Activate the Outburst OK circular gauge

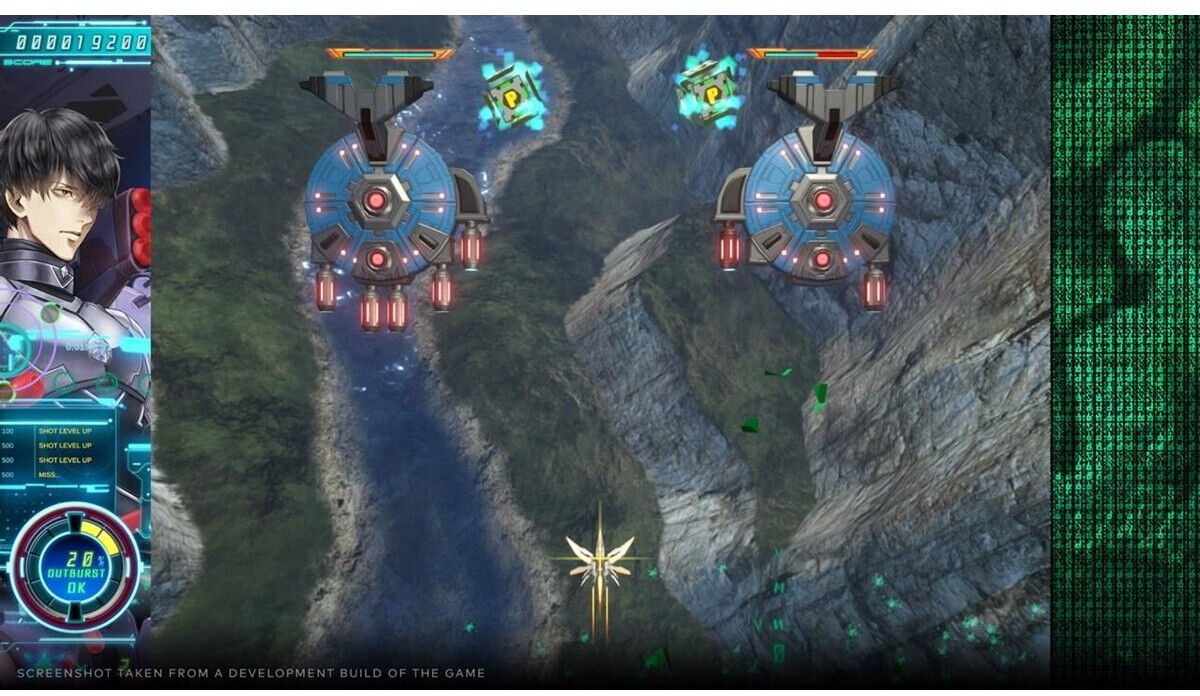(x=75, y=572)
